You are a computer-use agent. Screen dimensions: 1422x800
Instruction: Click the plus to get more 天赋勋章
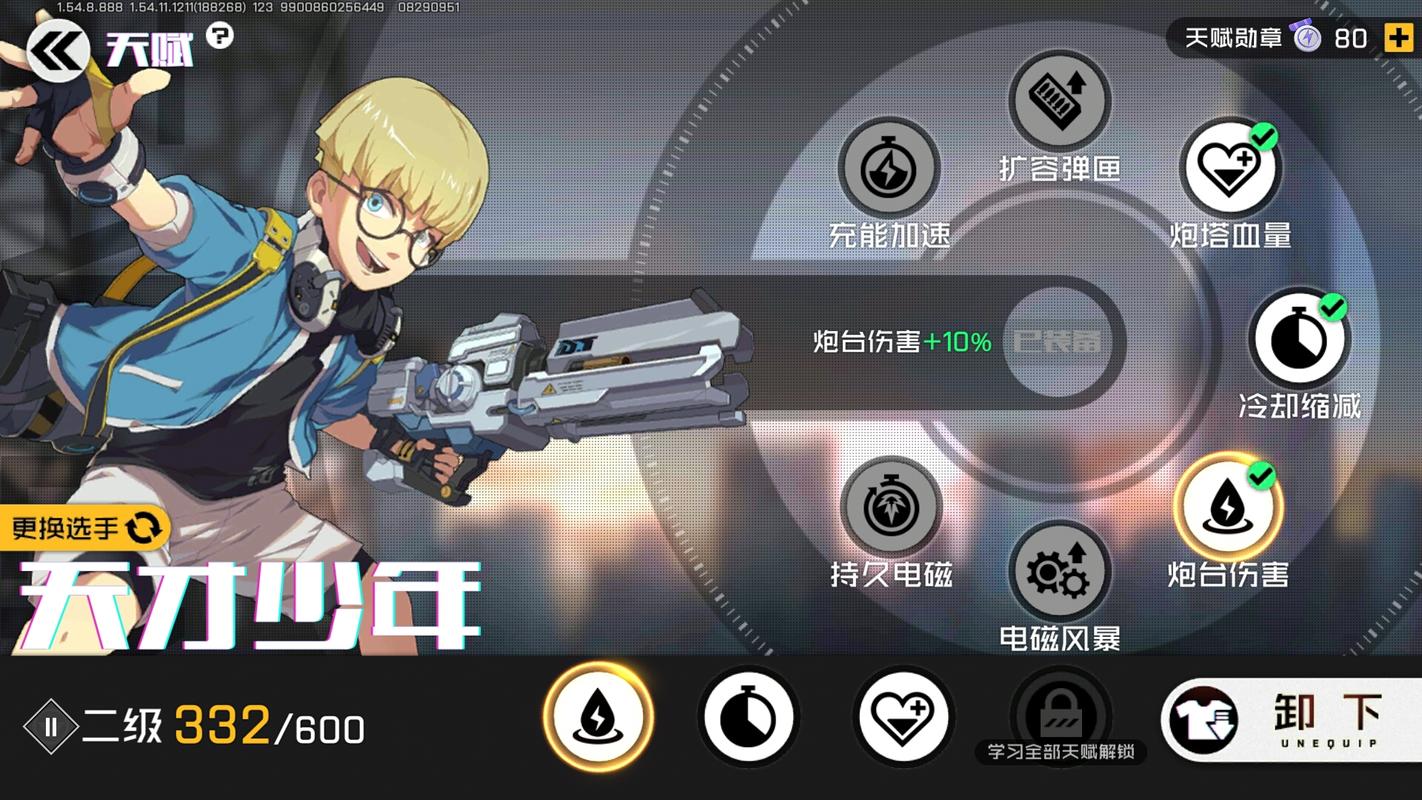[x=1398, y=37]
